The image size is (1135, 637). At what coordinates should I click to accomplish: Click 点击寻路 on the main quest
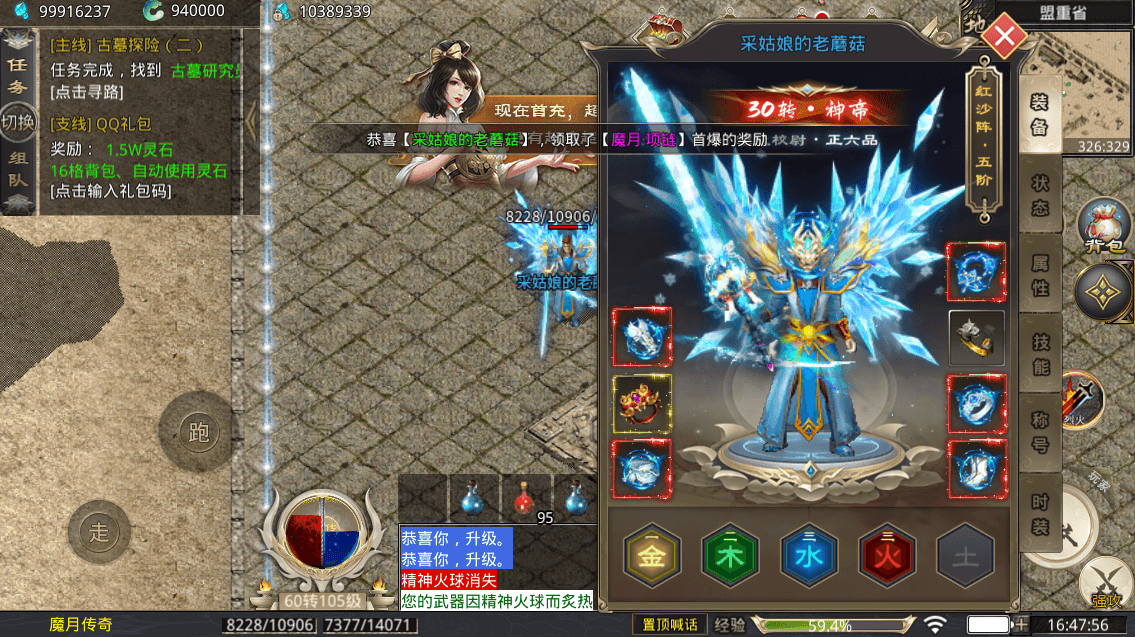pos(86,92)
